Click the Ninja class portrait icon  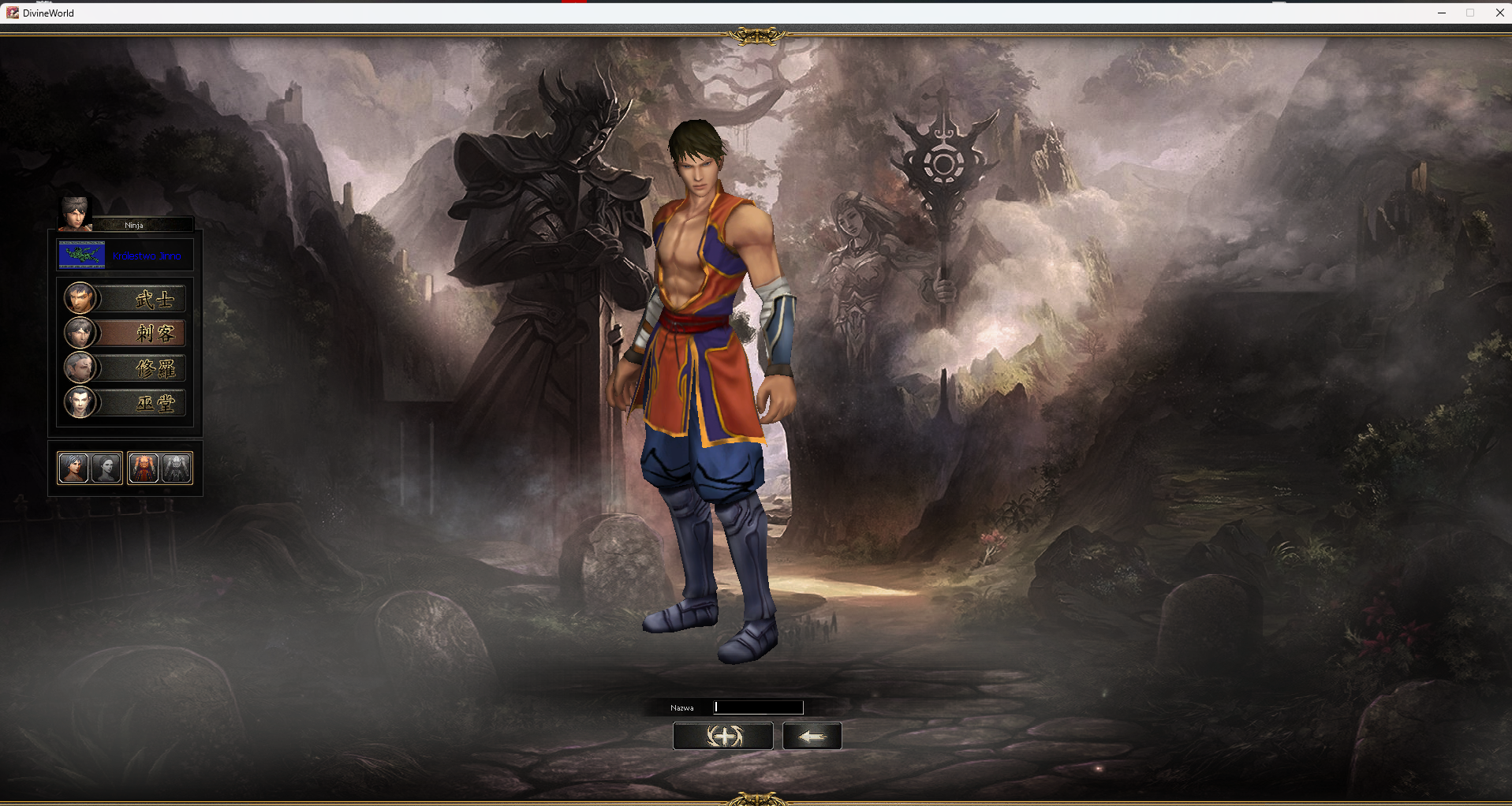coord(80,333)
